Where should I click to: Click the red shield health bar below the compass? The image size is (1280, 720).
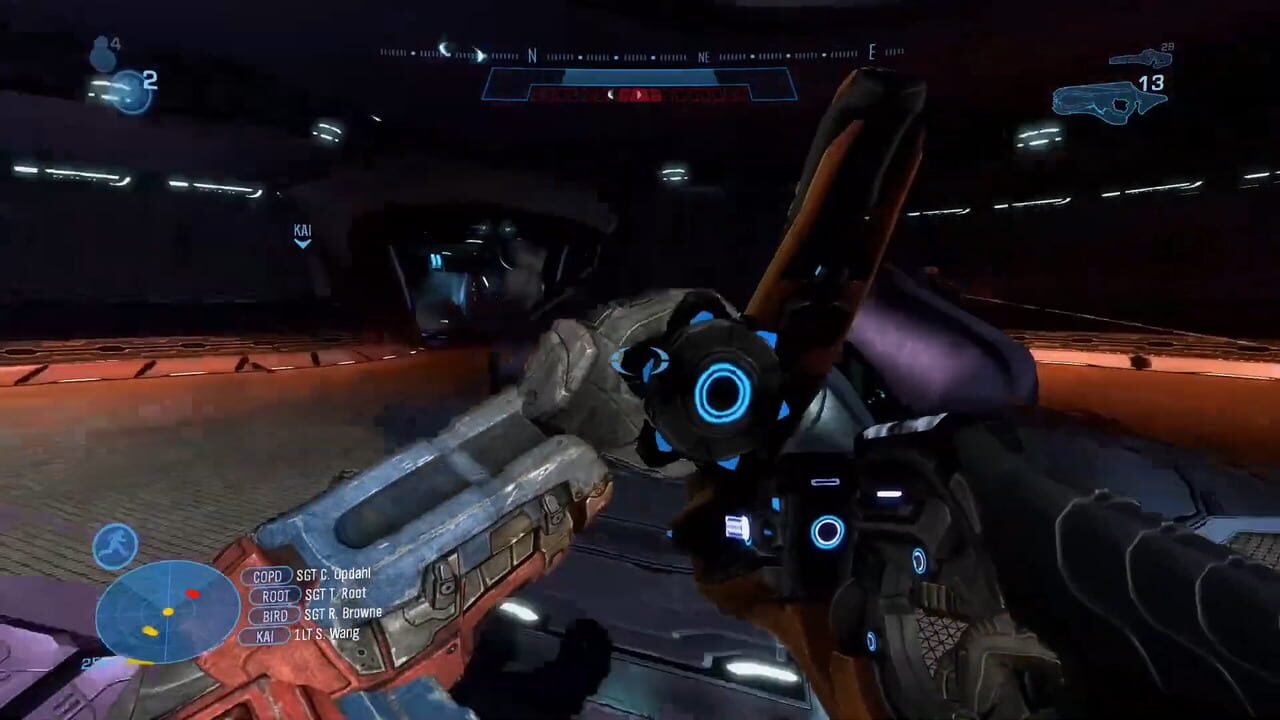click(640, 90)
